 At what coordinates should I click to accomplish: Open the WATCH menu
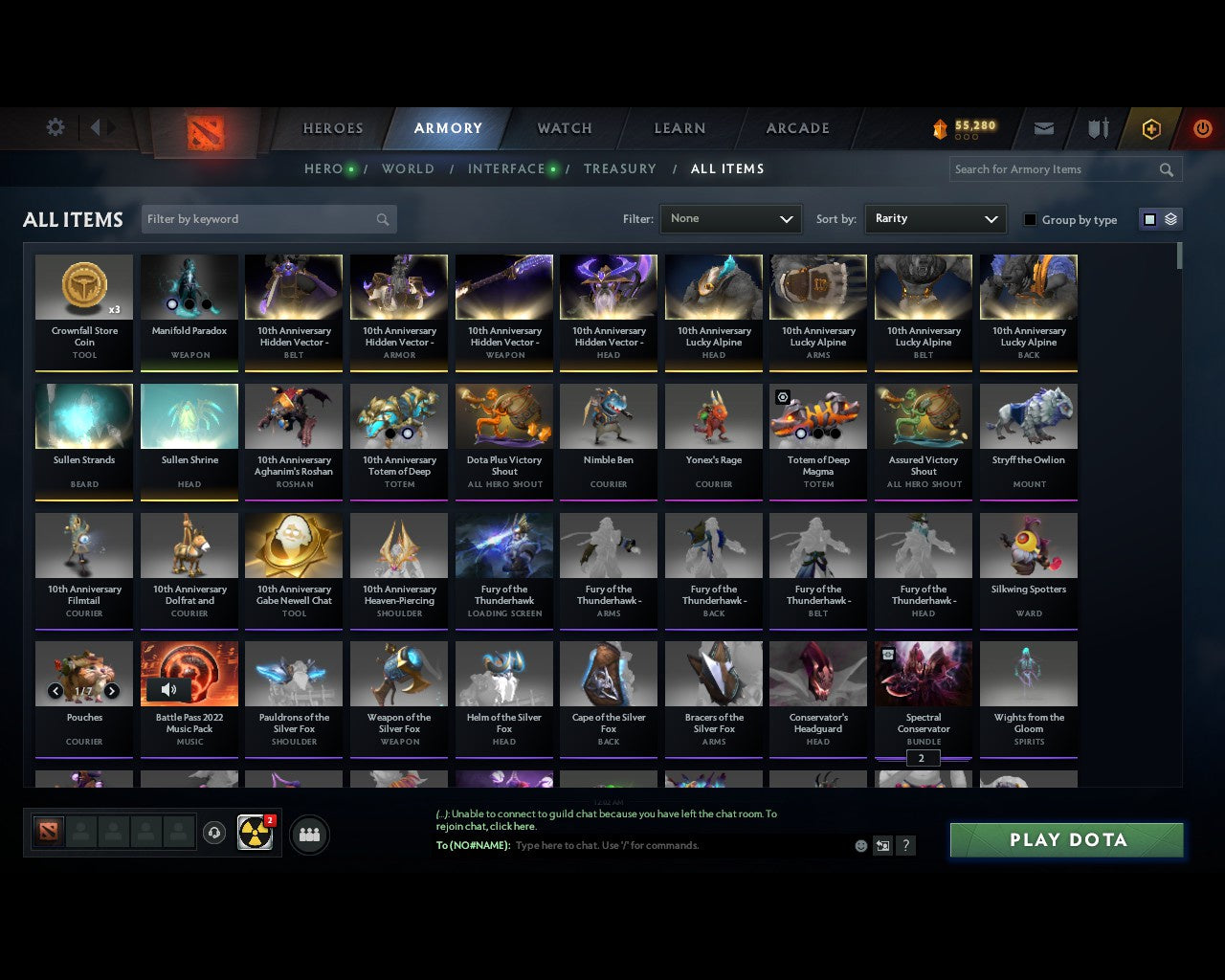tap(564, 128)
